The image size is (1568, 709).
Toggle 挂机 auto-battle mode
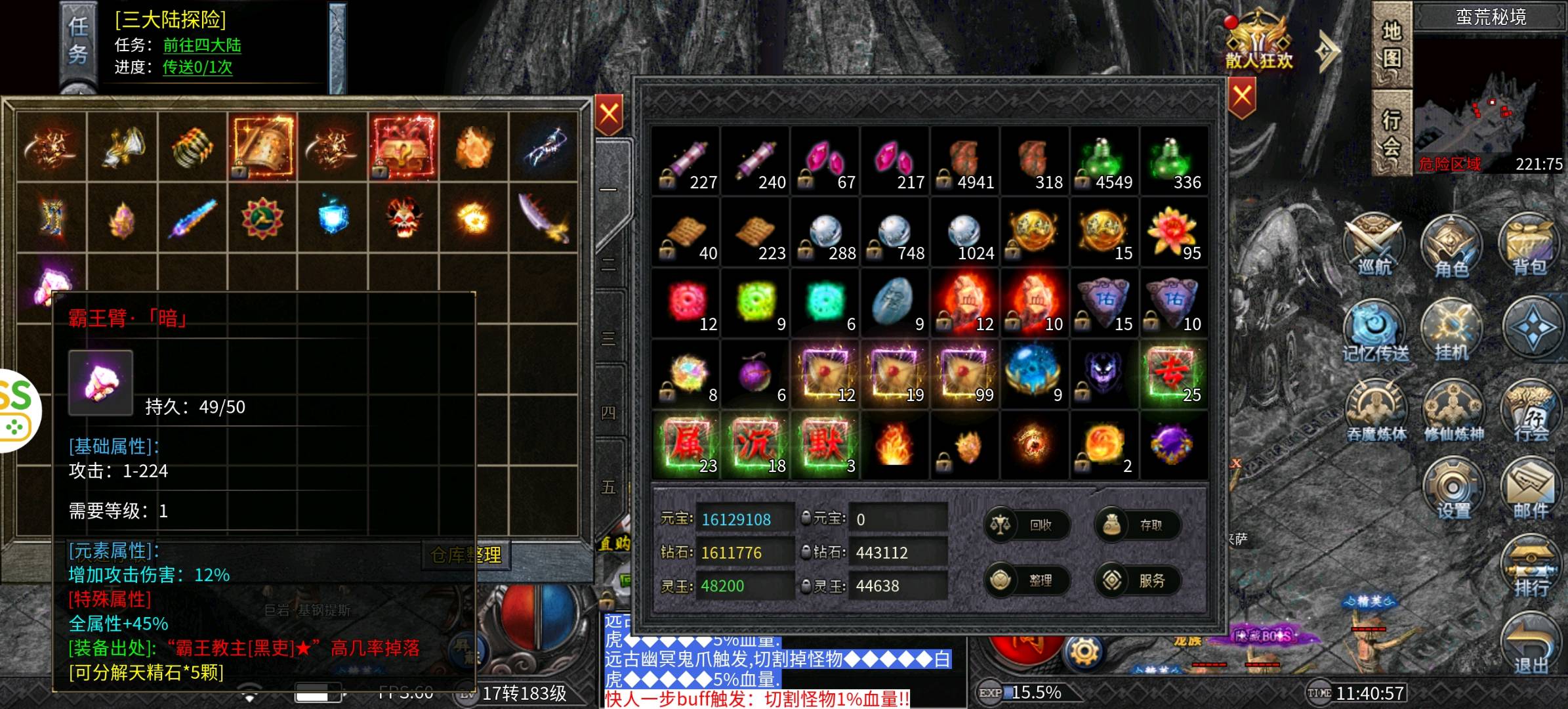[1452, 330]
